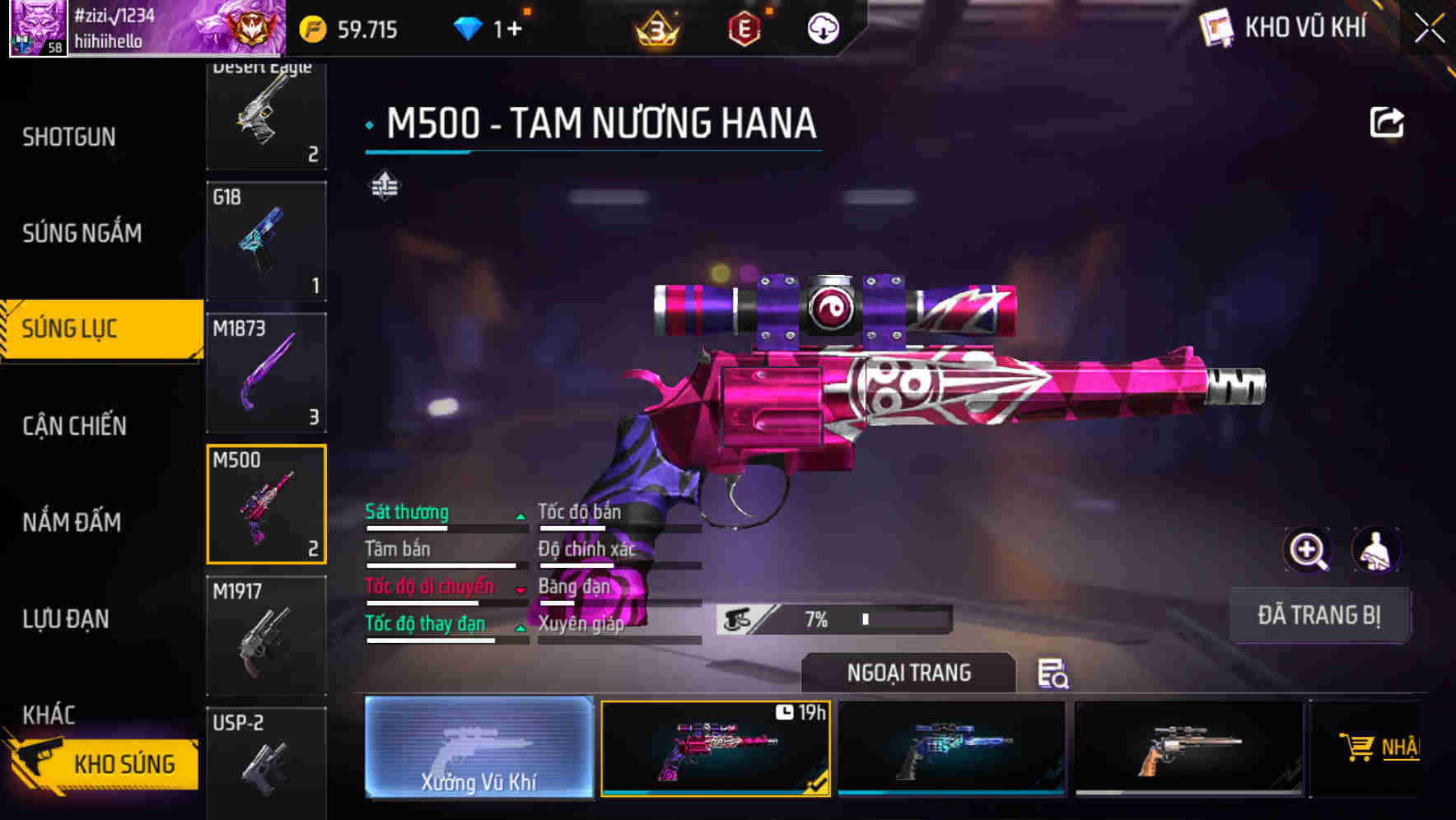Switch to the NGOẠI TRANG tab
The width and height of the screenshot is (1456, 820).
click(909, 673)
